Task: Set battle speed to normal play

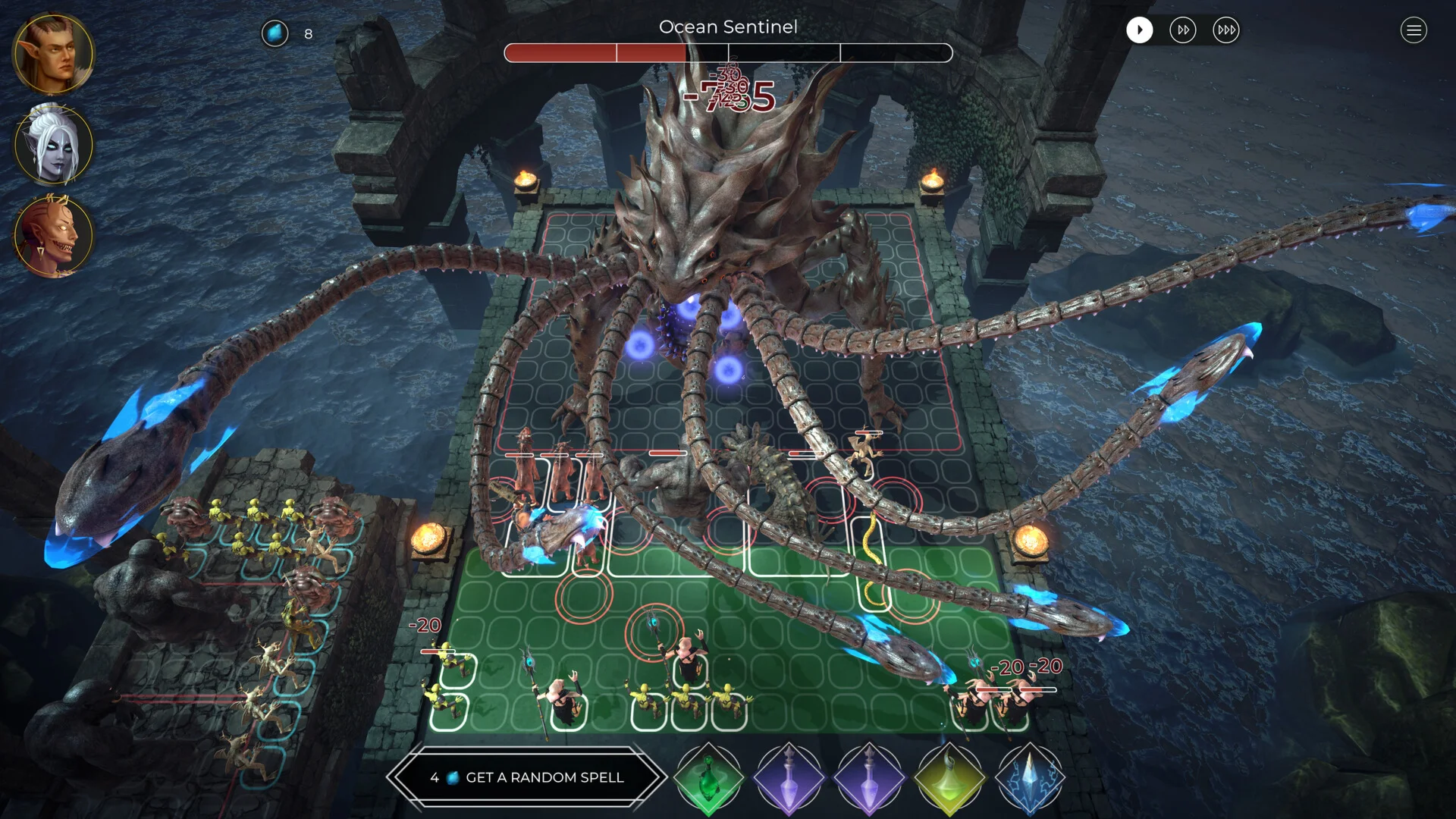Action: [x=1139, y=30]
